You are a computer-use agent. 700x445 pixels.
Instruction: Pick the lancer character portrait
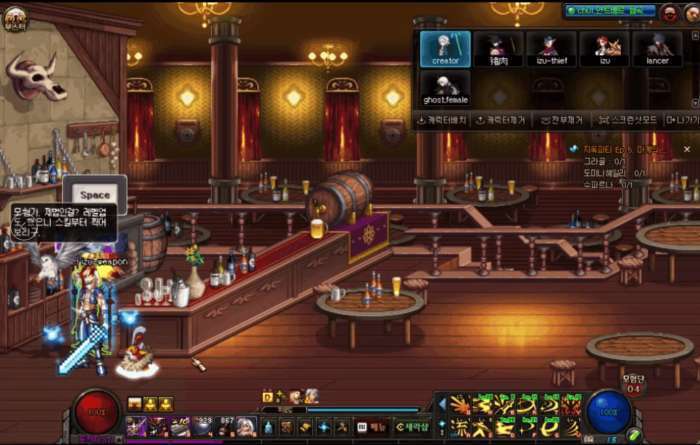pos(656,49)
